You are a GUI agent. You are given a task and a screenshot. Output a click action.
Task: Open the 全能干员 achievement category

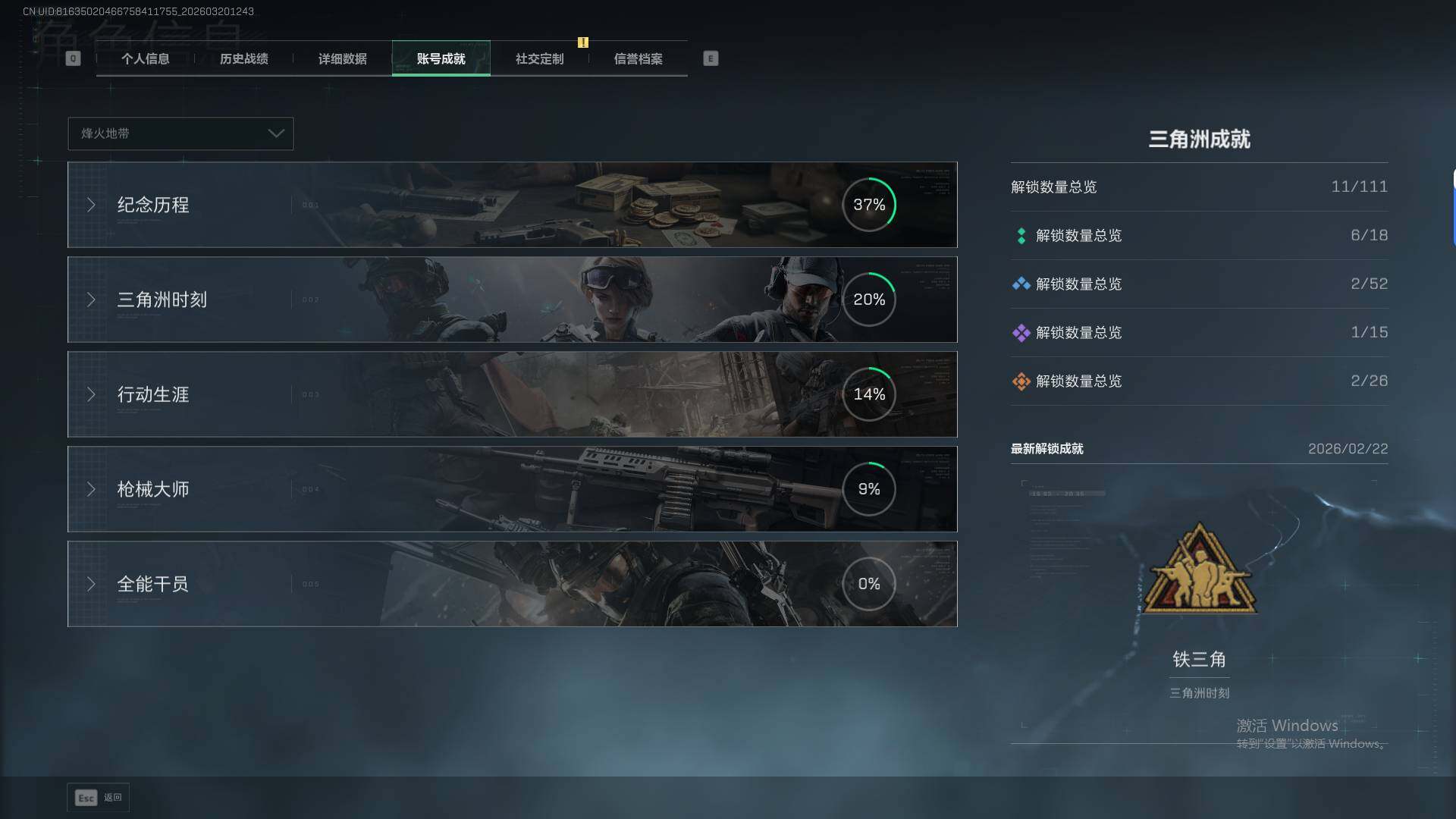pos(512,584)
